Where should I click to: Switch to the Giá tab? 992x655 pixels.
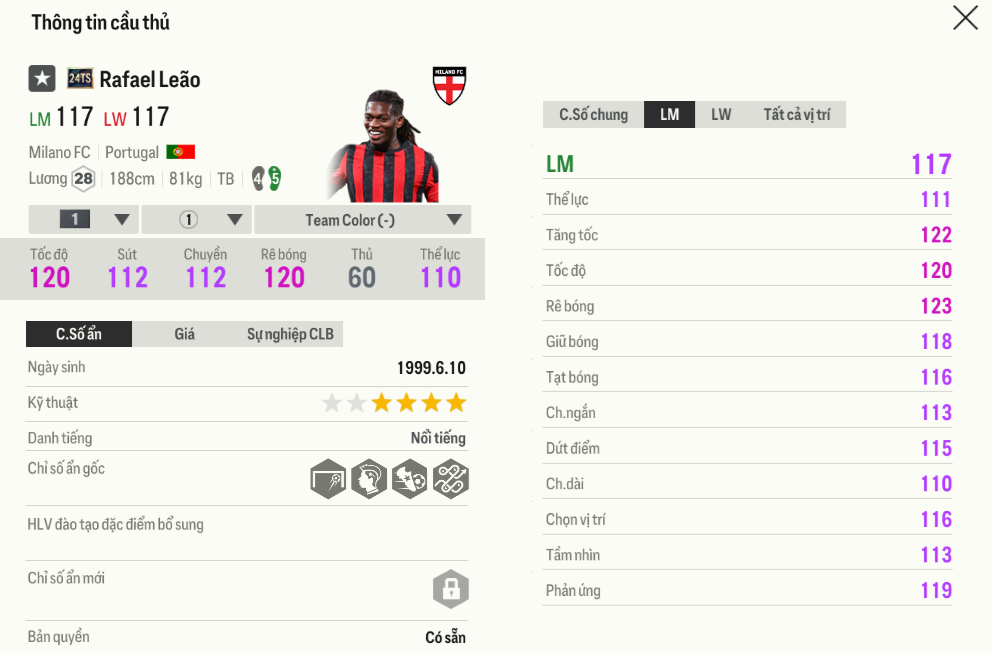185,334
